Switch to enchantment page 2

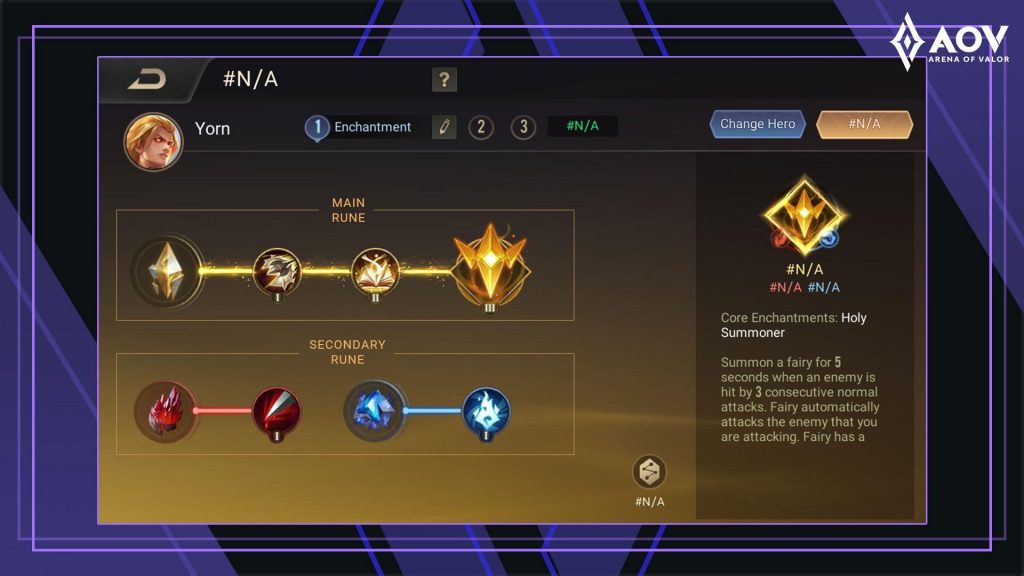[481, 127]
